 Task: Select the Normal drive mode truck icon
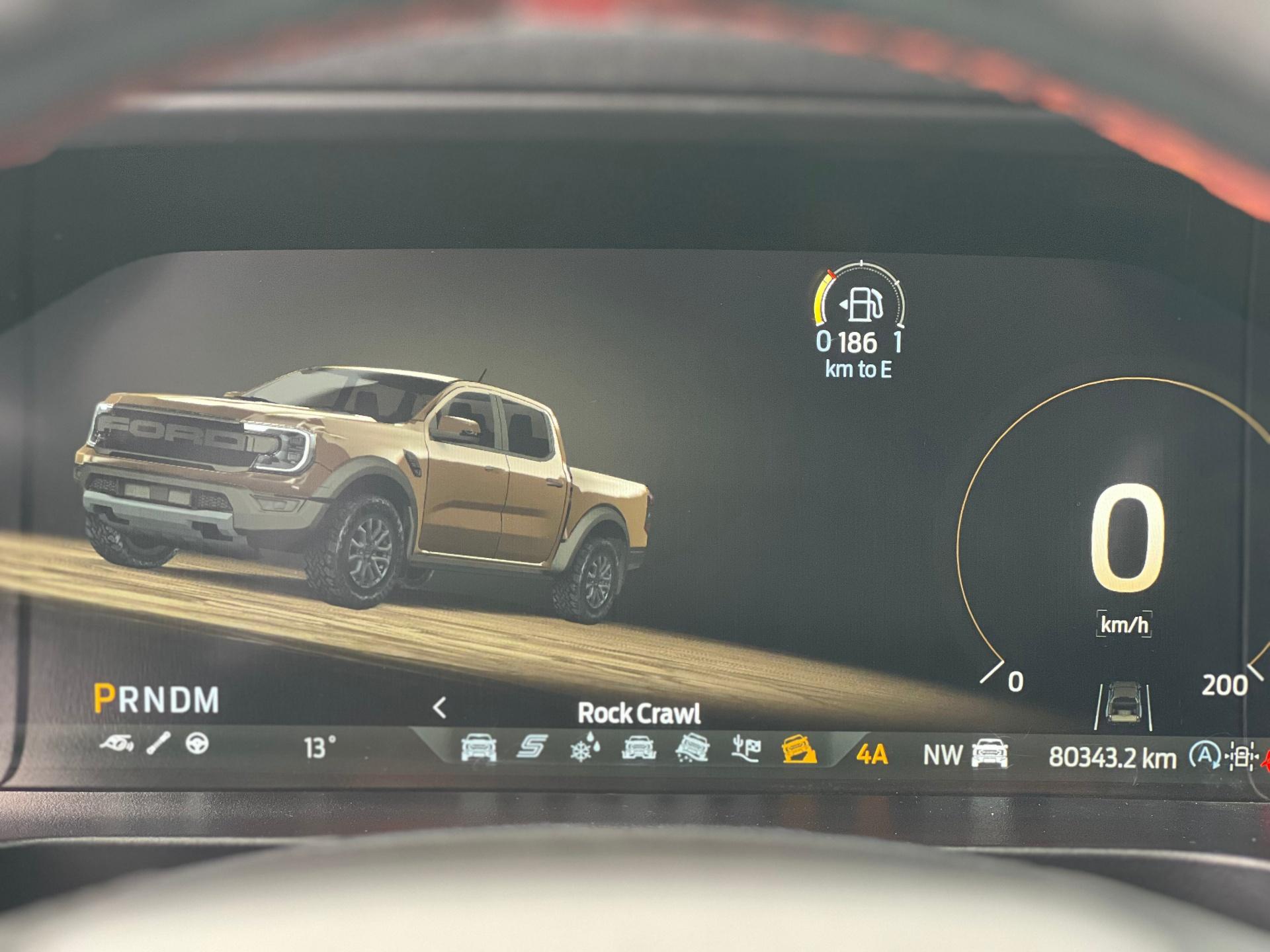(478, 748)
